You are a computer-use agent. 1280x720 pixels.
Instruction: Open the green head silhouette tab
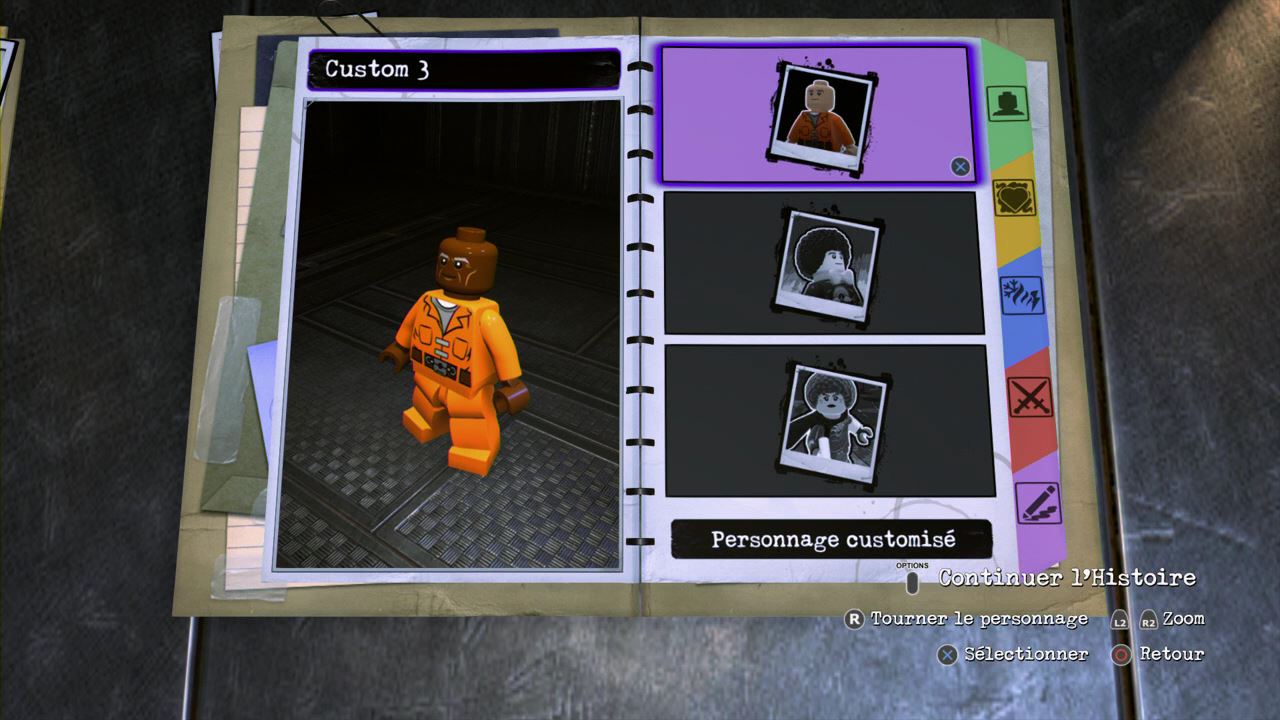(x=1006, y=103)
